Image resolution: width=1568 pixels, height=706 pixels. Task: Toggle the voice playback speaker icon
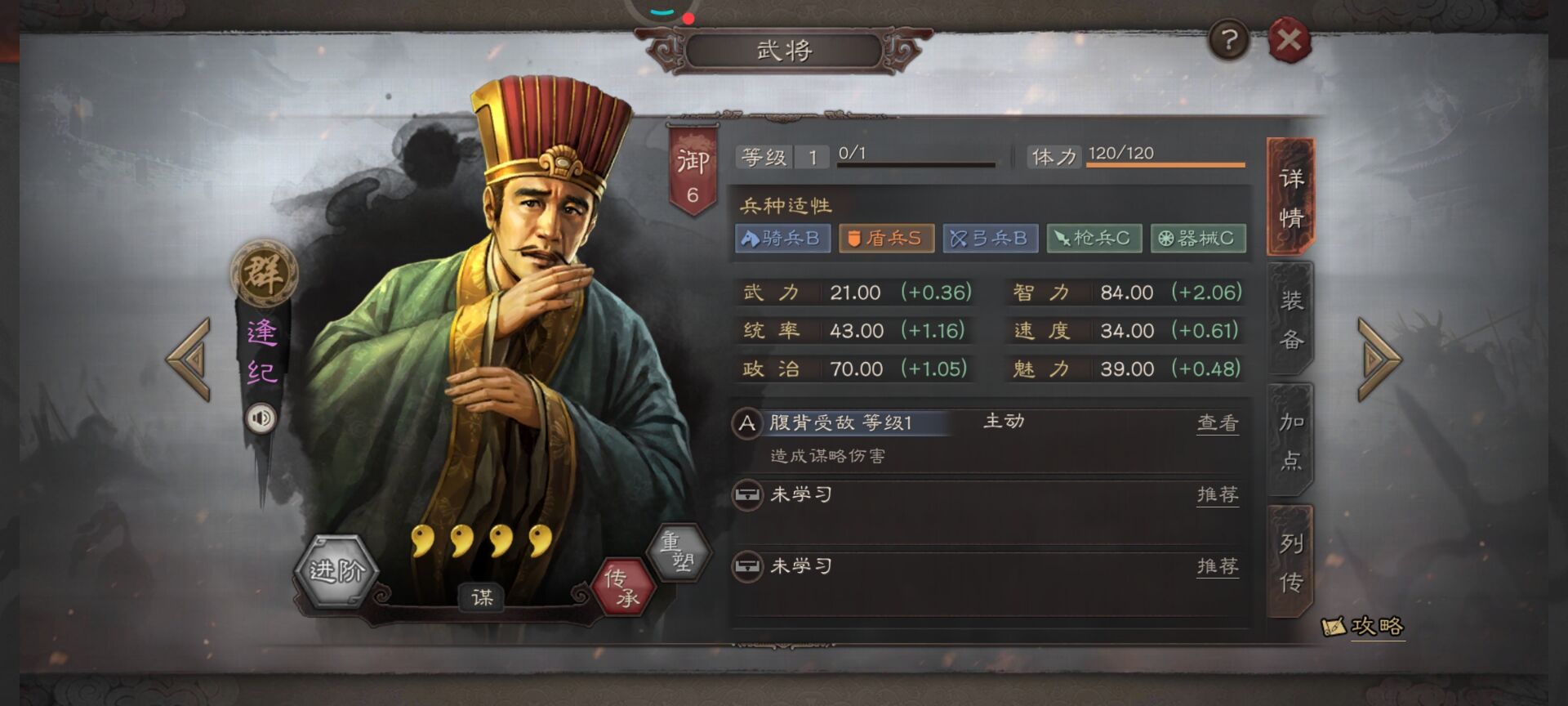point(261,418)
